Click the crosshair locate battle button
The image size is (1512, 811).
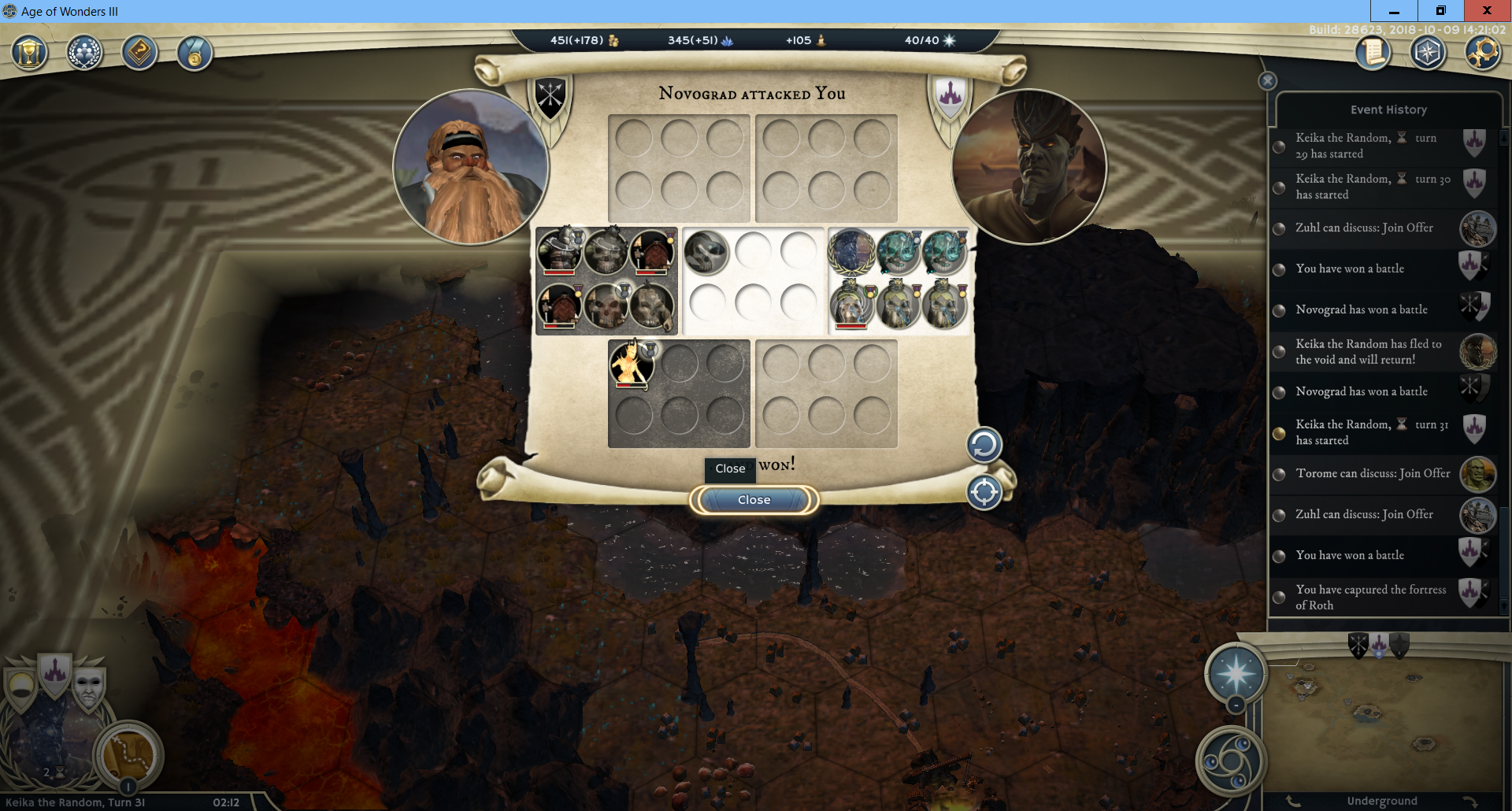tap(984, 493)
